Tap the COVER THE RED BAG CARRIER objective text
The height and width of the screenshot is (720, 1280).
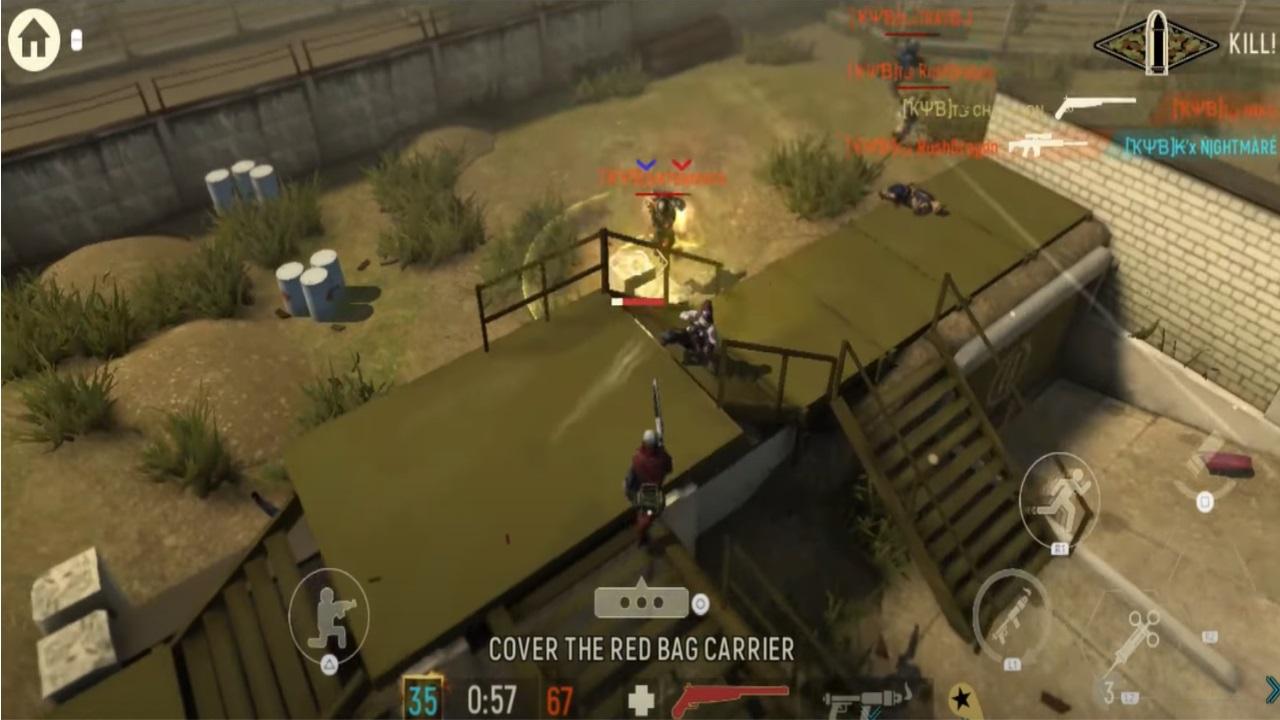pos(640,648)
